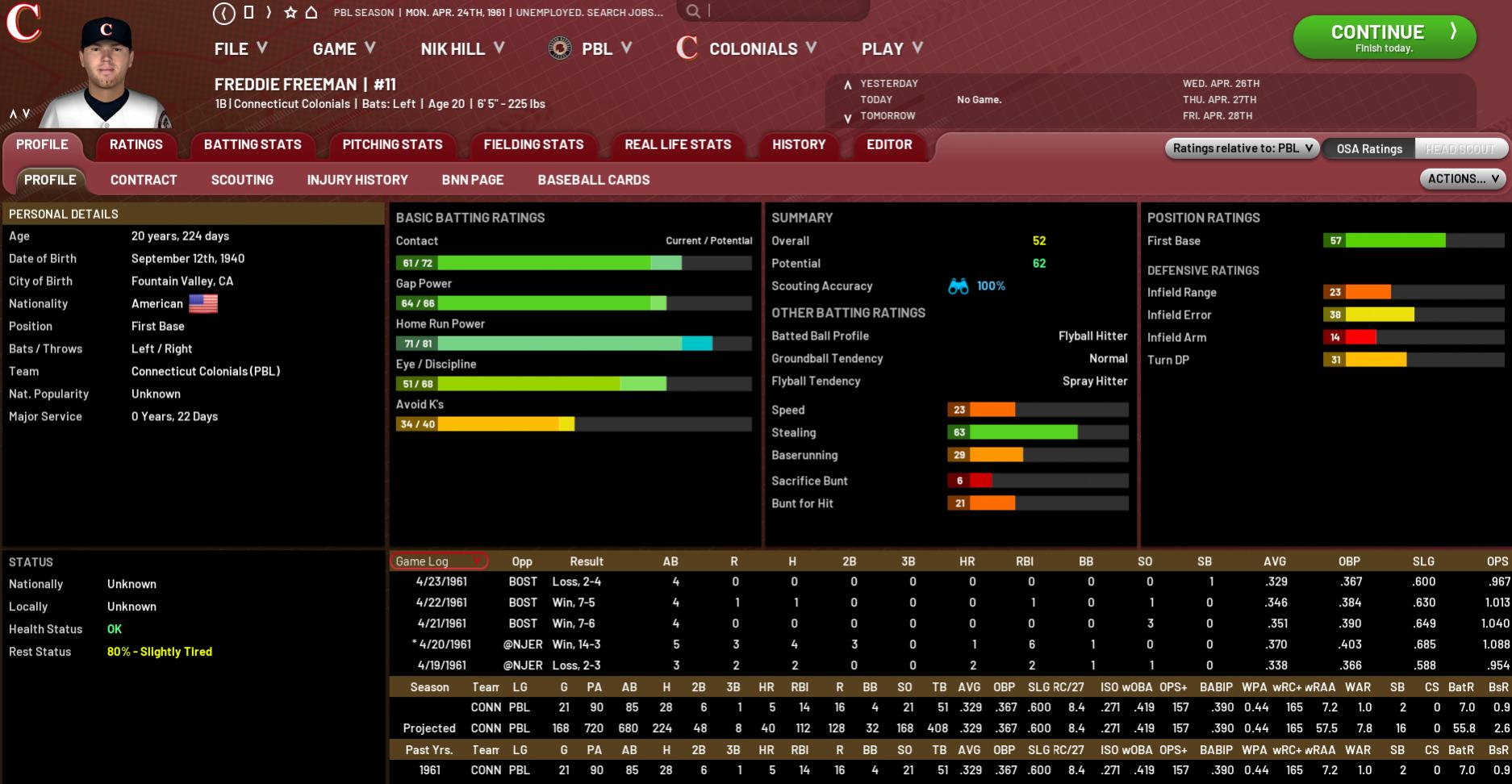Open the Game menu
1512x784 pixels.
tap(344, 49)
